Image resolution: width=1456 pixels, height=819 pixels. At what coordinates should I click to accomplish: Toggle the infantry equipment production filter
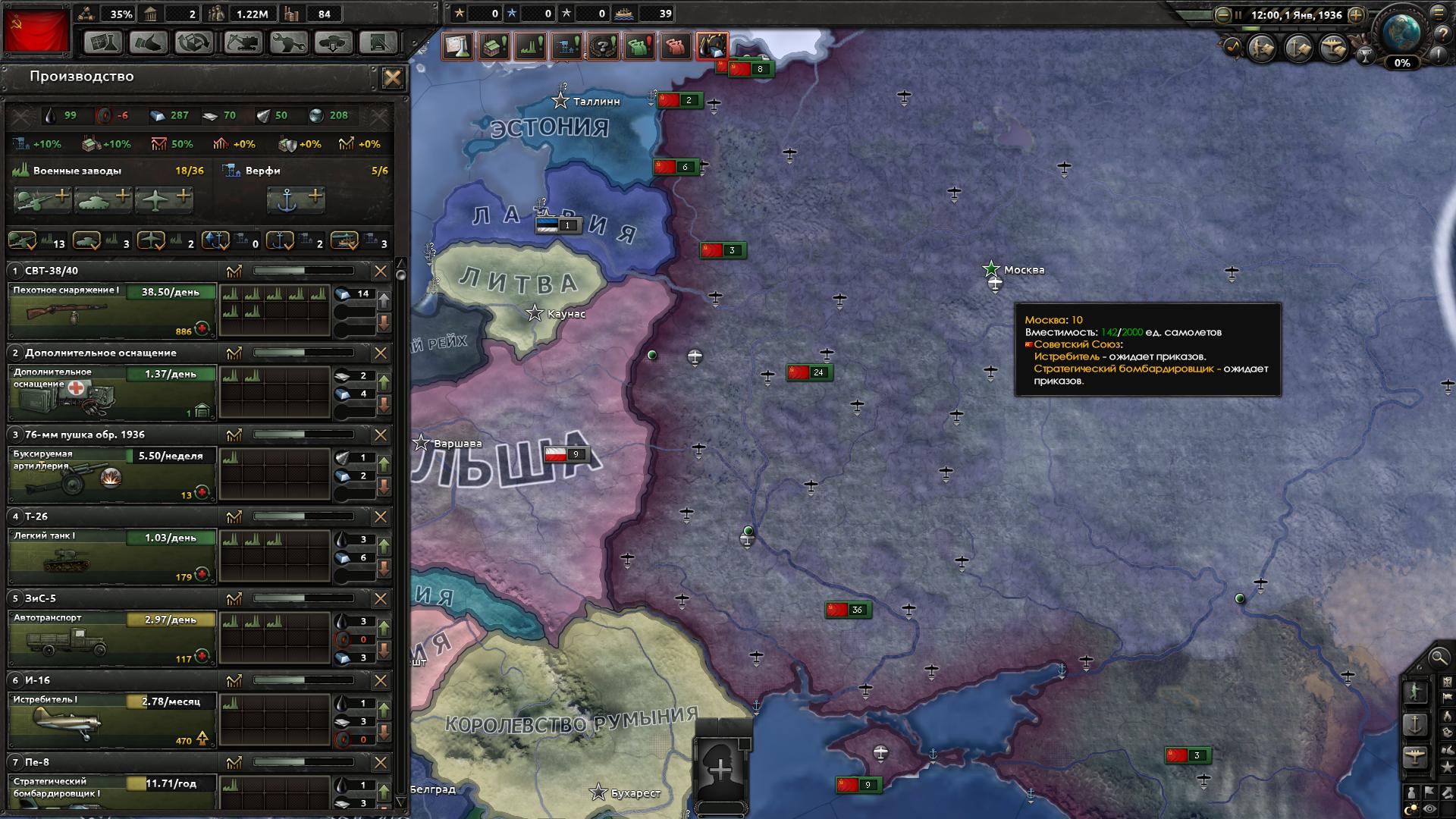[x=21, y=243]
